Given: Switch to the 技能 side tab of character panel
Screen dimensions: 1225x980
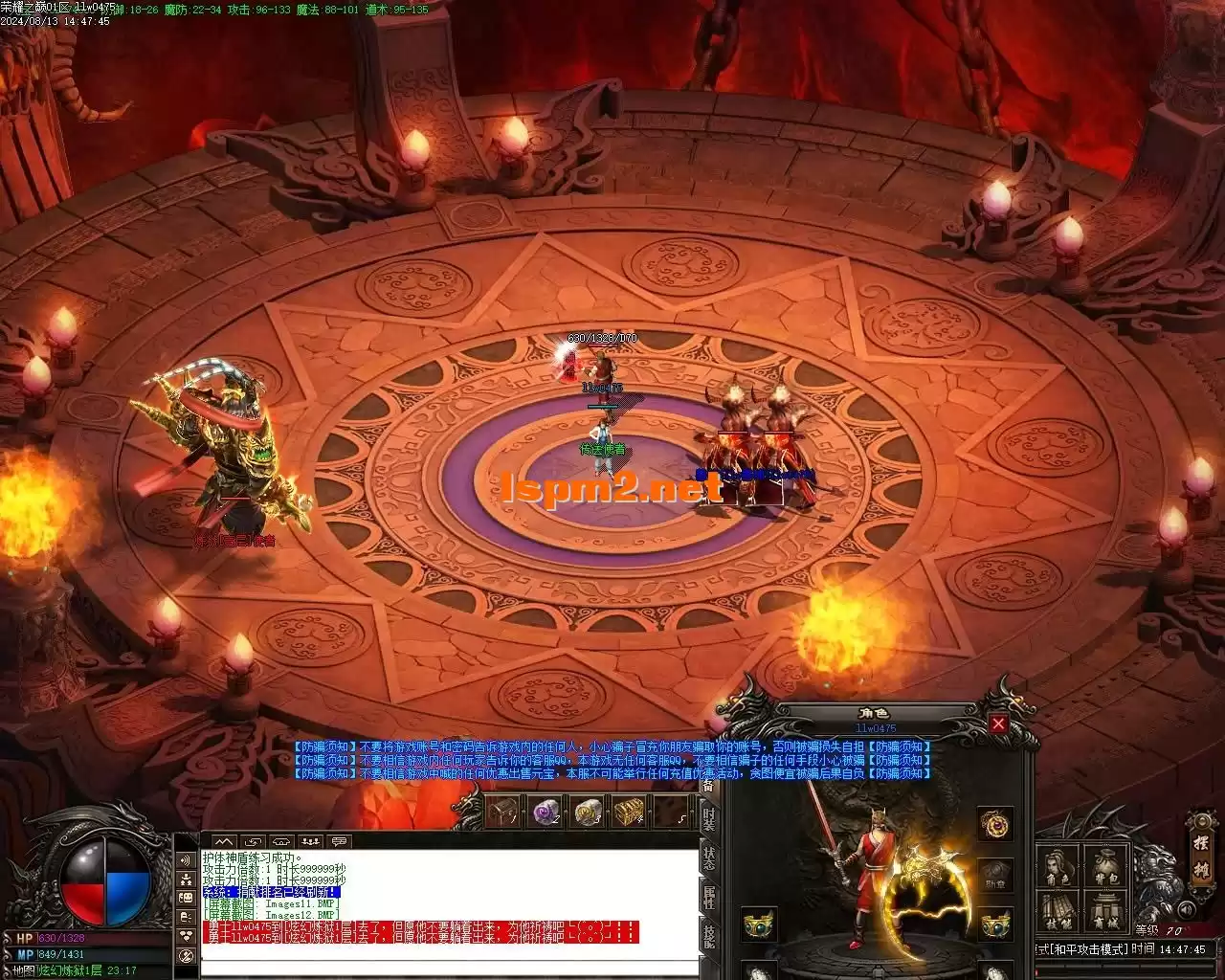Looking at the screenshot, I should pyautogui.click(x=708, y=937).
